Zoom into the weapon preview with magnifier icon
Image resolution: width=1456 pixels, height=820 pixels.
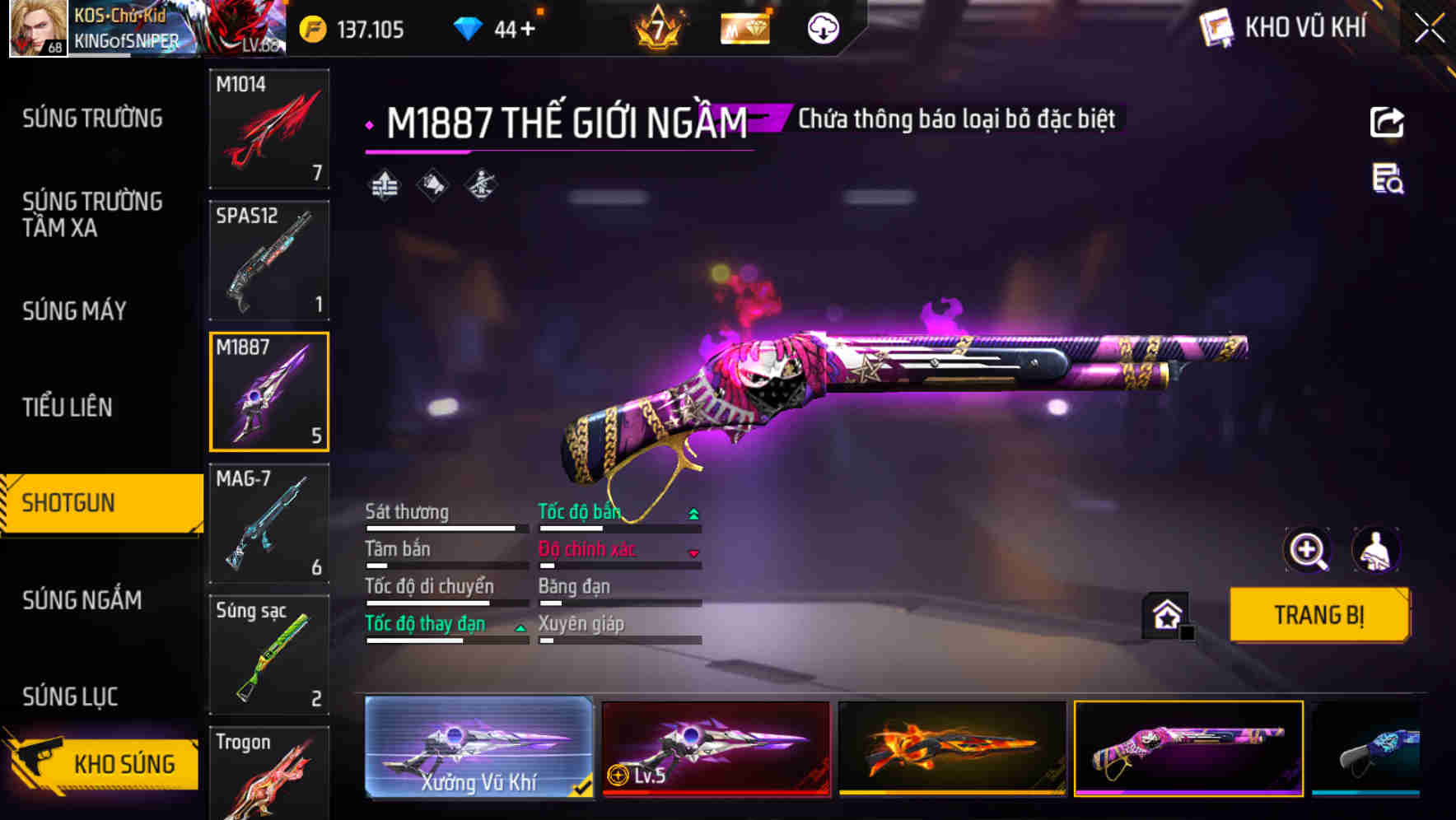(1308, 550)
